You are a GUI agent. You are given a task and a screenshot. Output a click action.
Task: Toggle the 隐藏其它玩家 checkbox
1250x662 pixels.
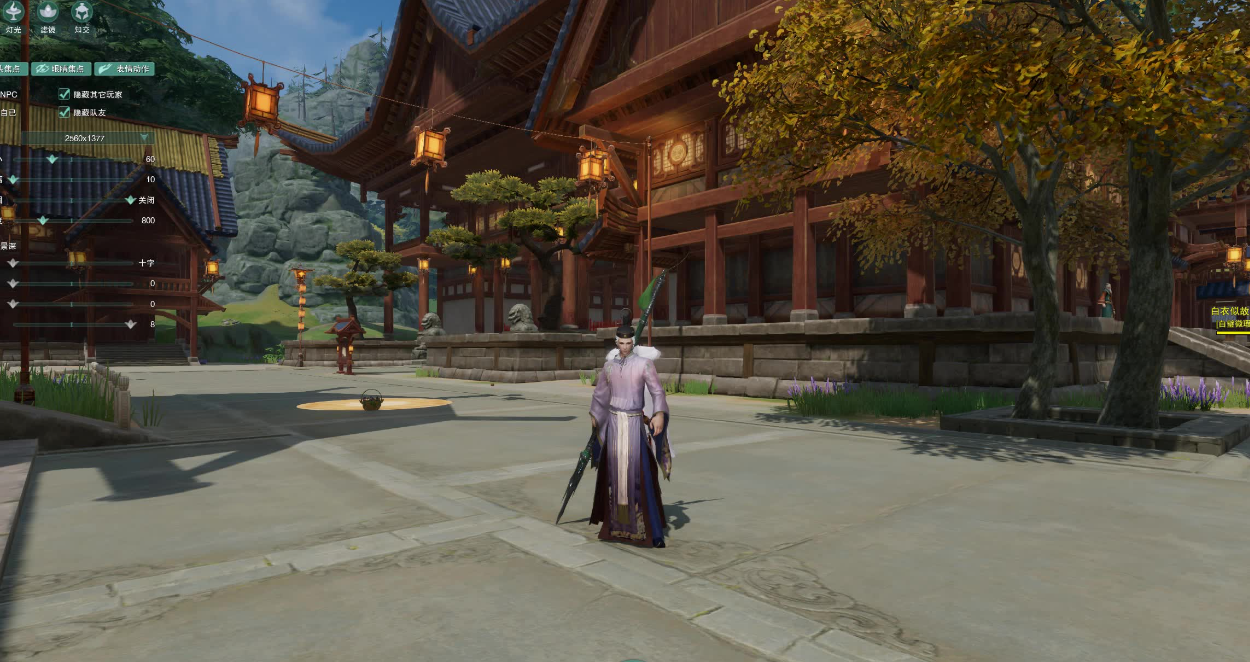[x=64, y=94]
